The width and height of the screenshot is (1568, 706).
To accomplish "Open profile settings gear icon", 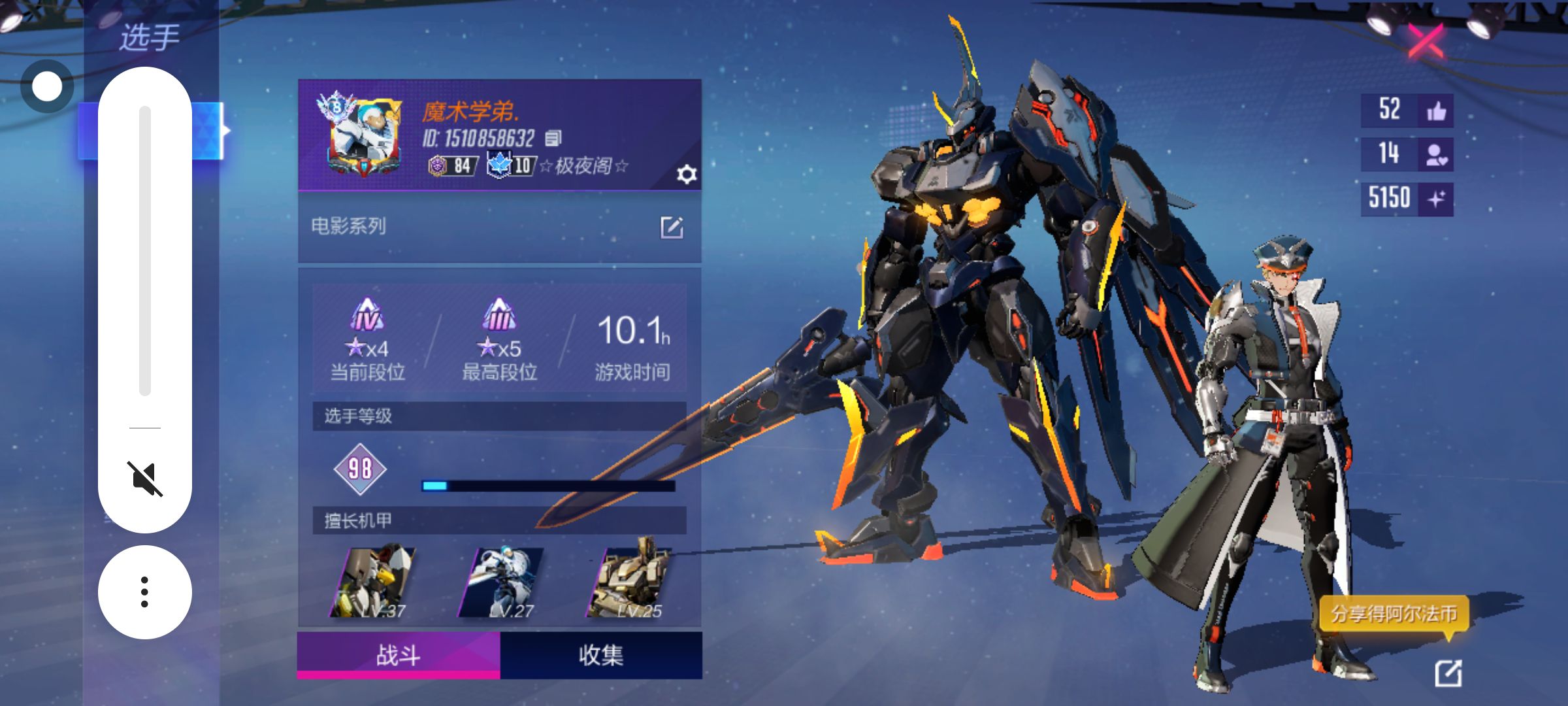I will point(687,175).
